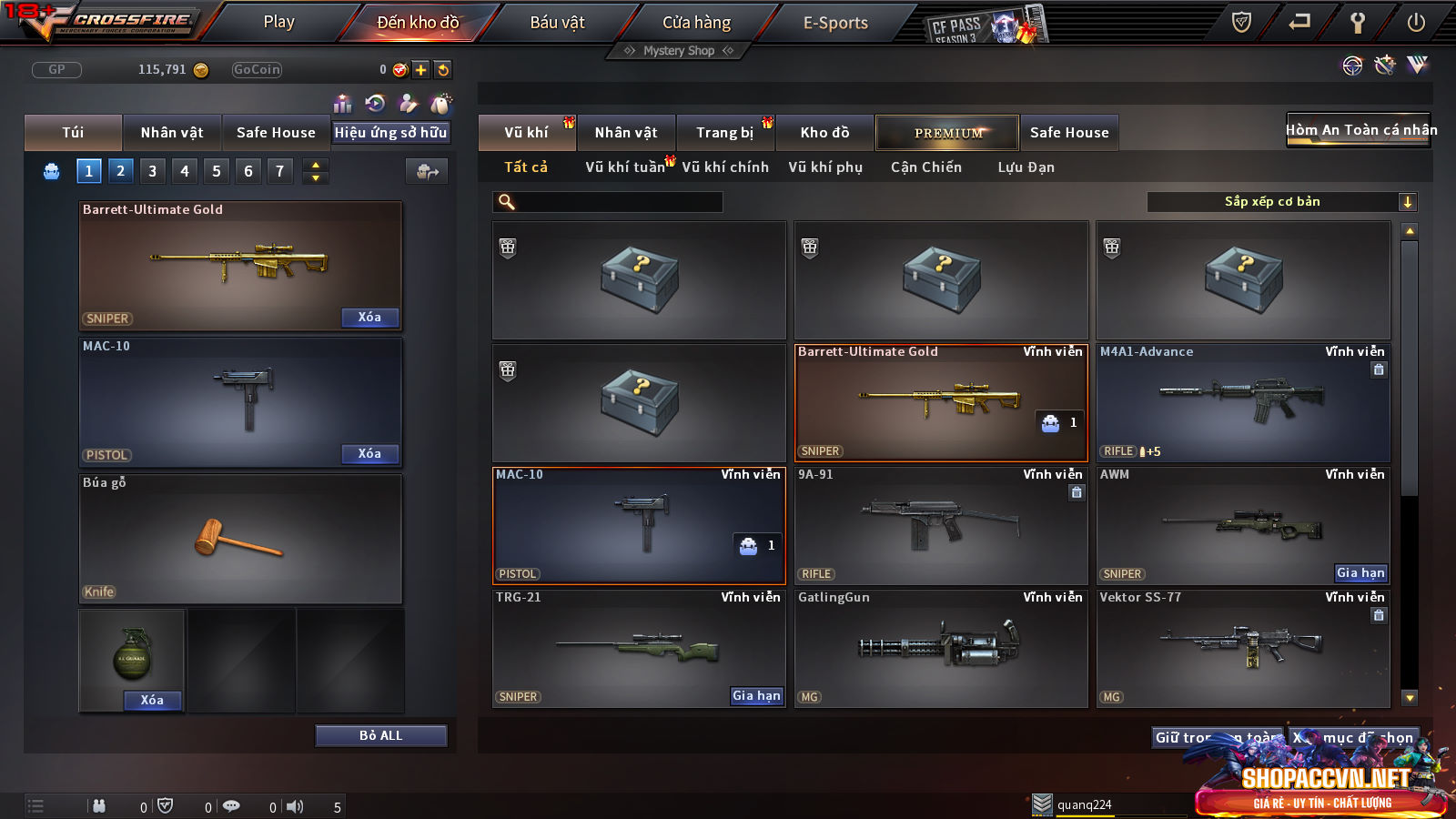
Task: Type in the weapon search box
Action: tap(619, 202)
